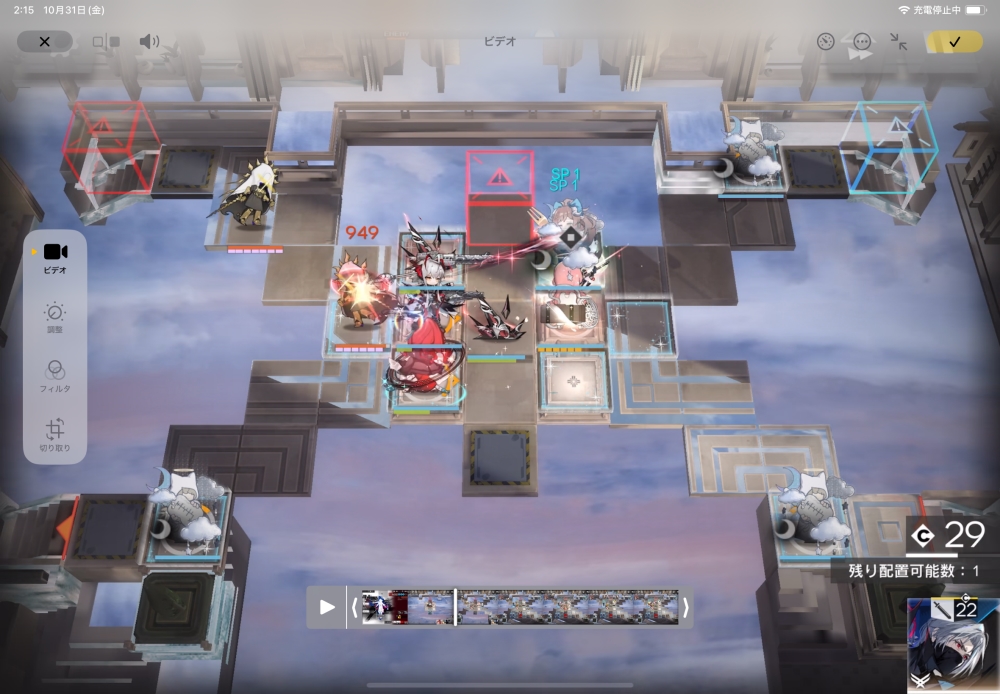Click the shrink-arrows fullscreen exit icon
1000x694 pixels.
pyautogui.click(x=898, y=42)
